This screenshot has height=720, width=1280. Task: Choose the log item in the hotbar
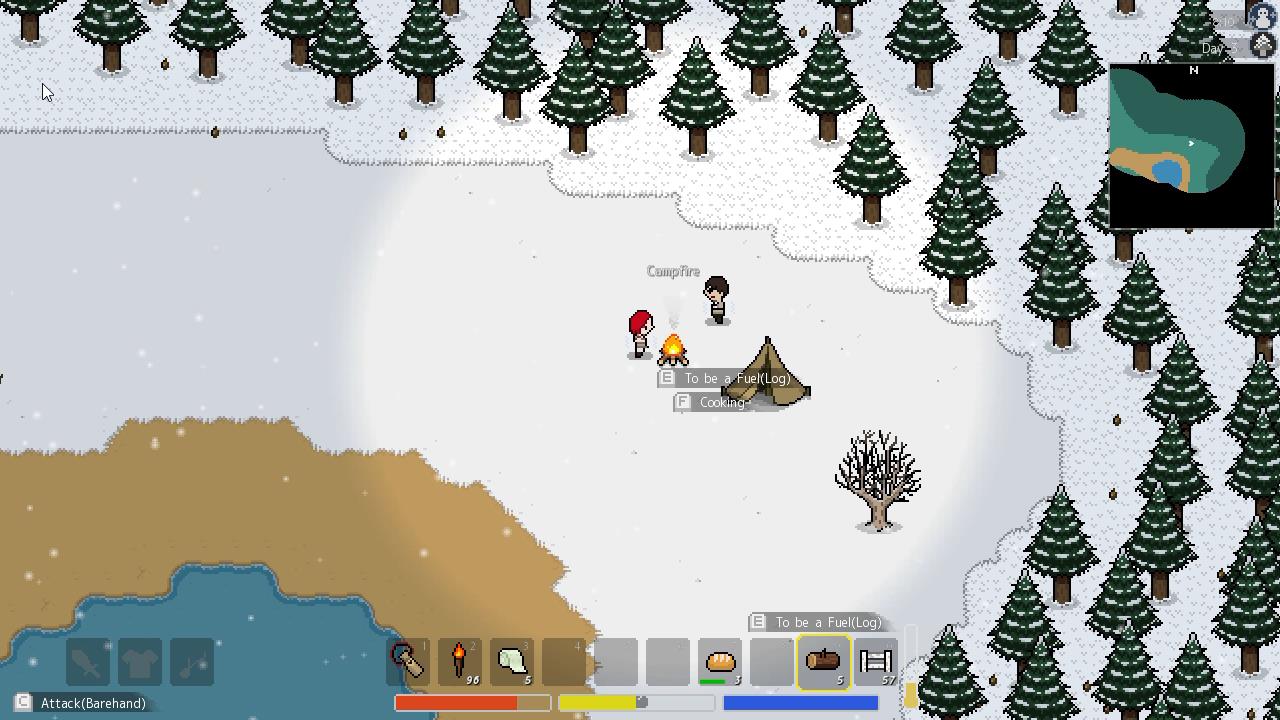pos(824,661)
